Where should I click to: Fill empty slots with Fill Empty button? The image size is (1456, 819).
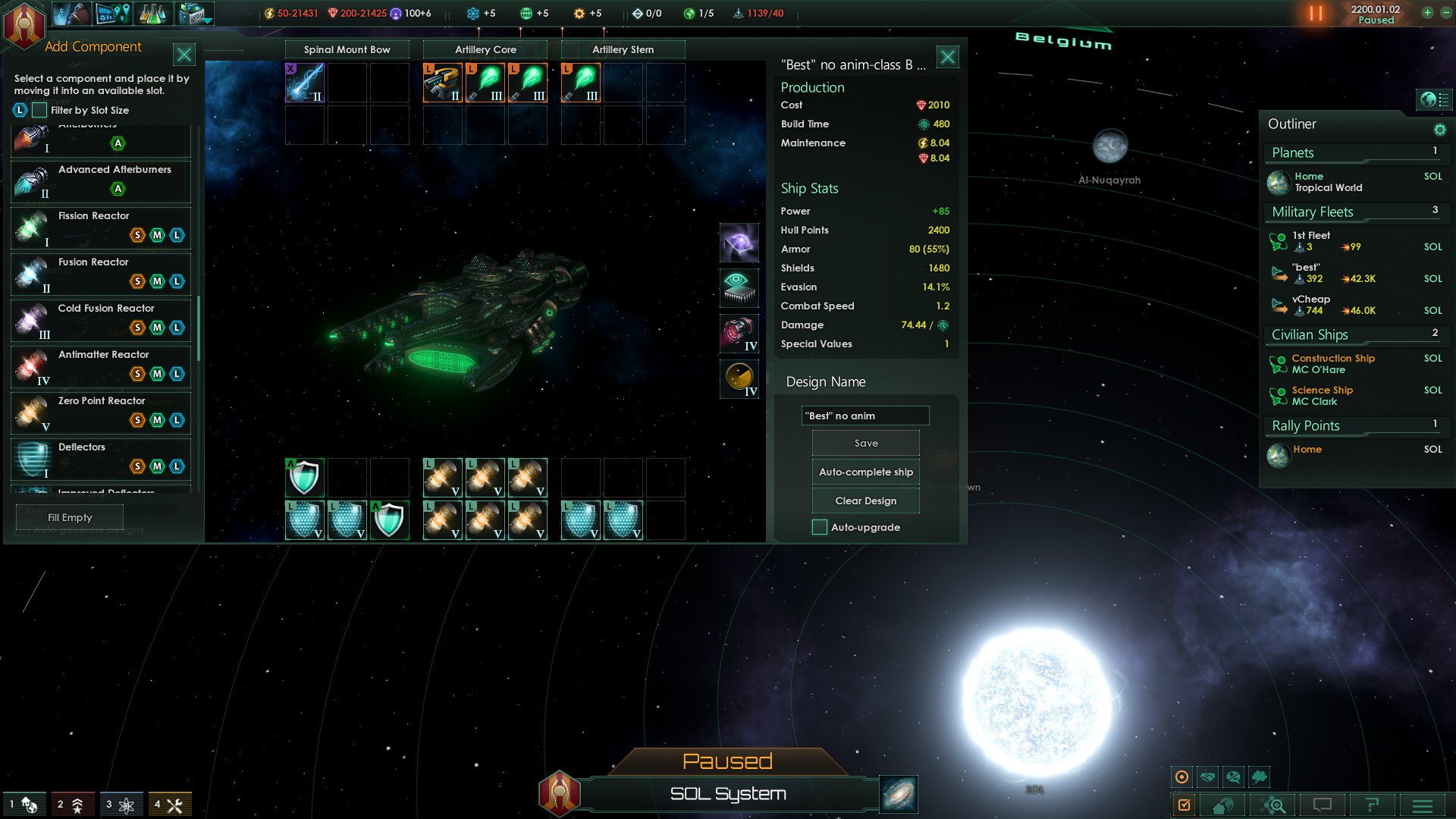[70, 518]
